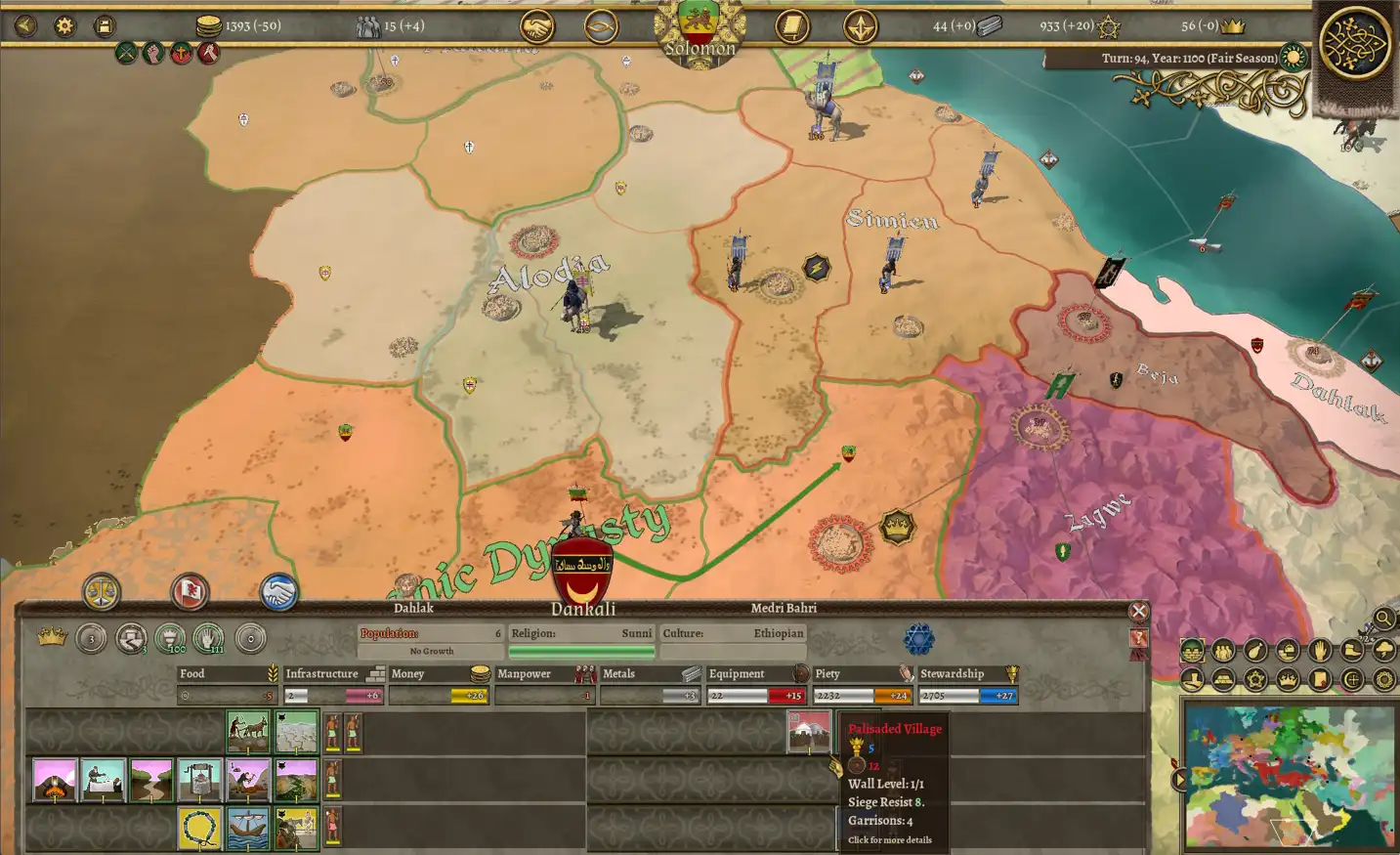Screen dimensions: 1400x855
Task: Click the compass star icon in top right
Action: [861, 27]
